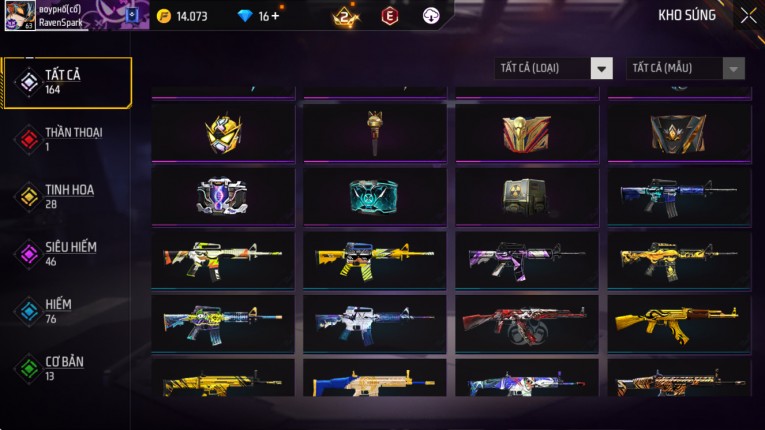The image size is (765, 430).
Task: Open the RavenSpark player profile avatar
Action: coord(20,16)
